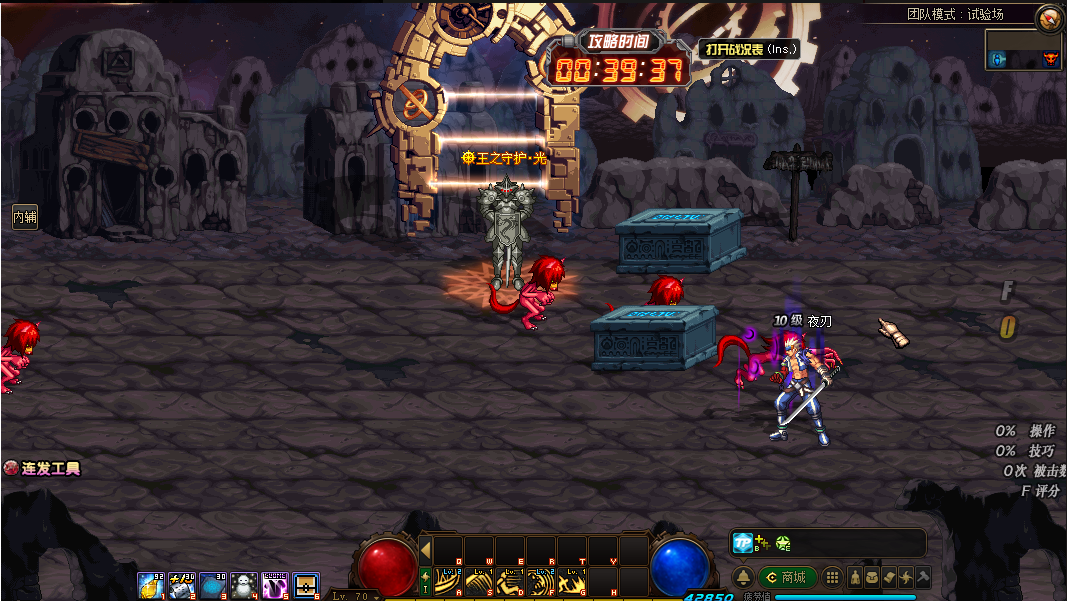Use the treasure chest item in slot 6
1067x601 pixels.
coord(306,586)
